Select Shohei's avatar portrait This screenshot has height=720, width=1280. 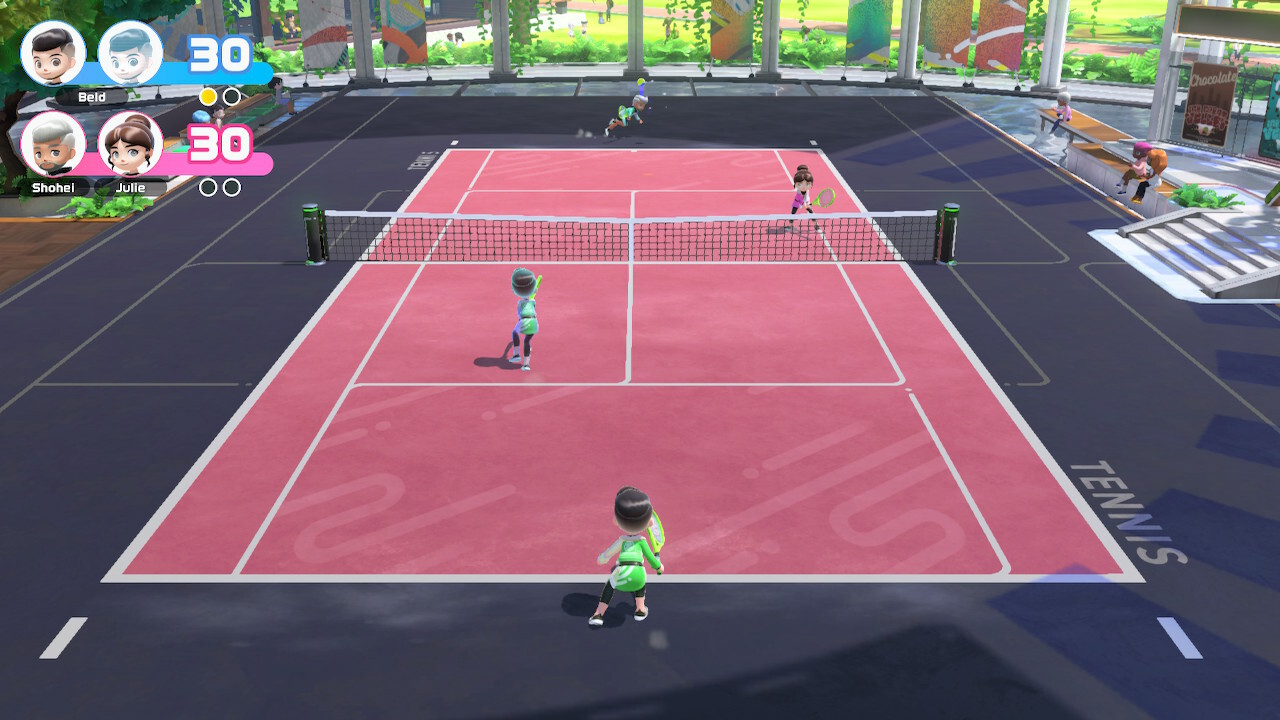pos(55,145)
